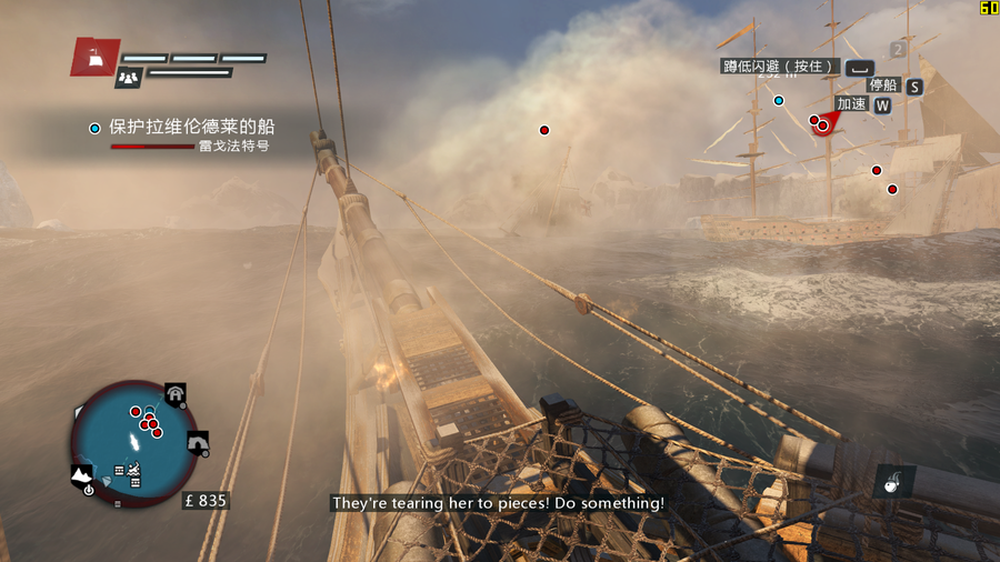The height and width of the screenshot is (562, 1000).
Task: Open the objective 保护拉维伦德莱的船
Action: 192,128
